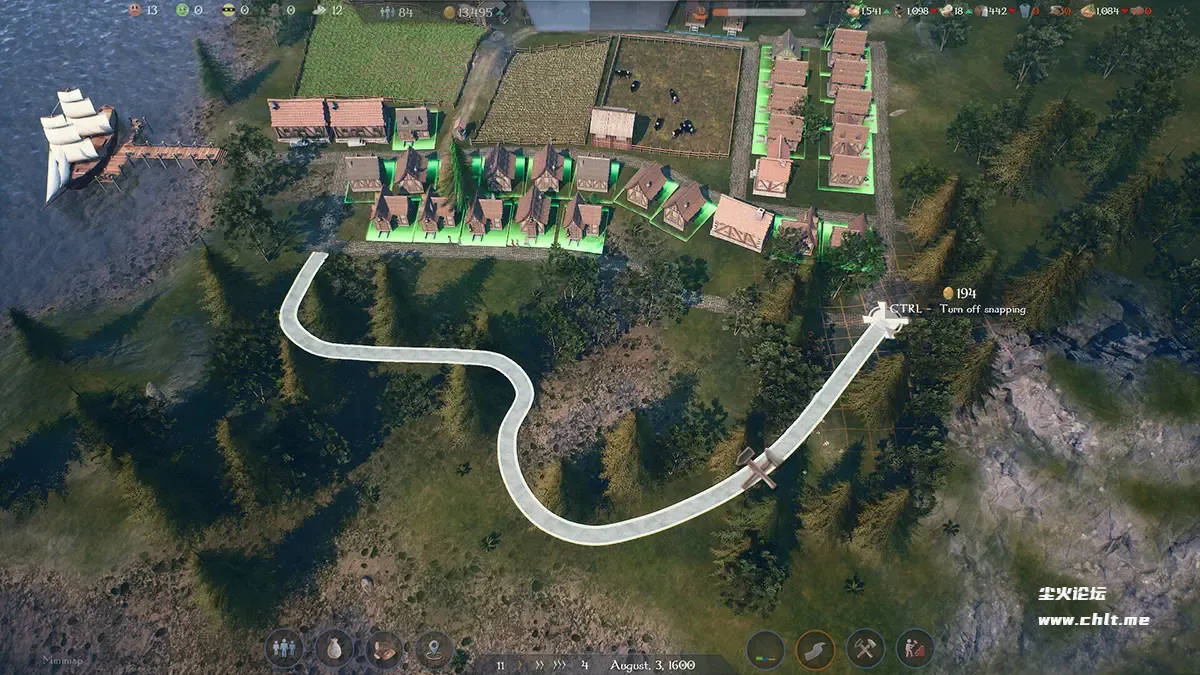Set game speed to triple arrows
1200x675 pixels.
(561, 664)
